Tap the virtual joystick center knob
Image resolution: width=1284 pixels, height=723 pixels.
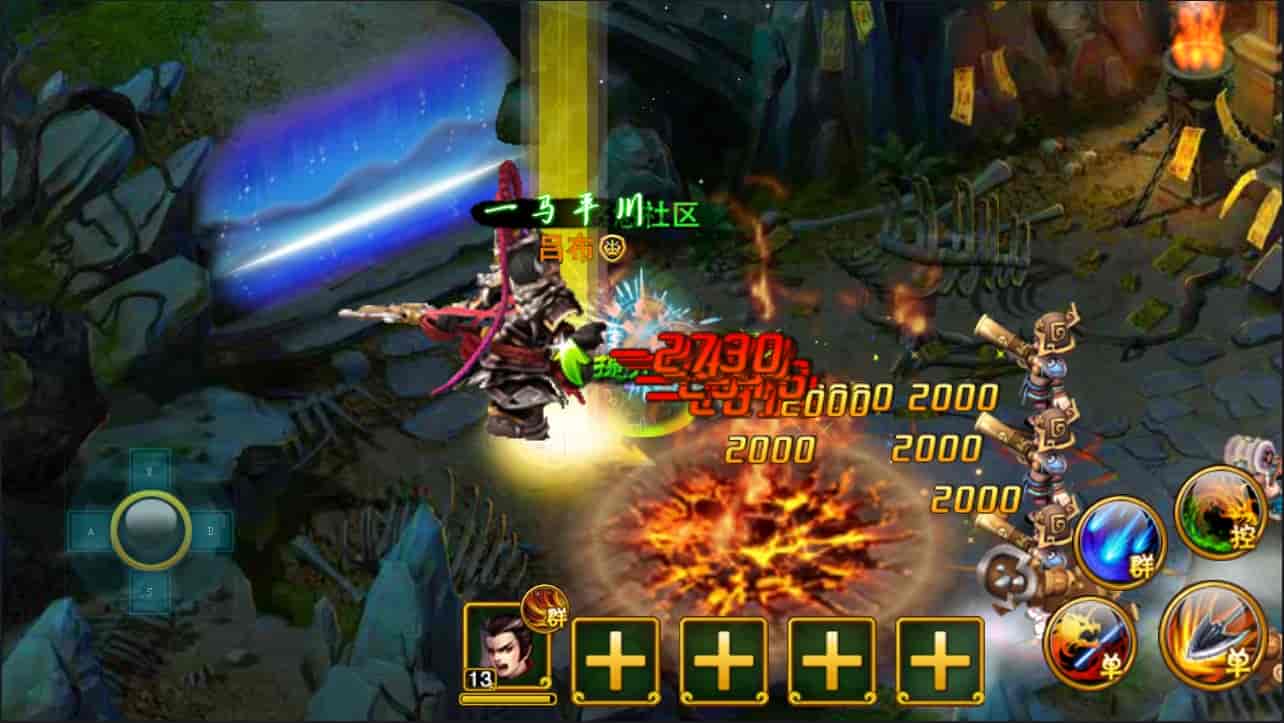[x=151, y=528]
